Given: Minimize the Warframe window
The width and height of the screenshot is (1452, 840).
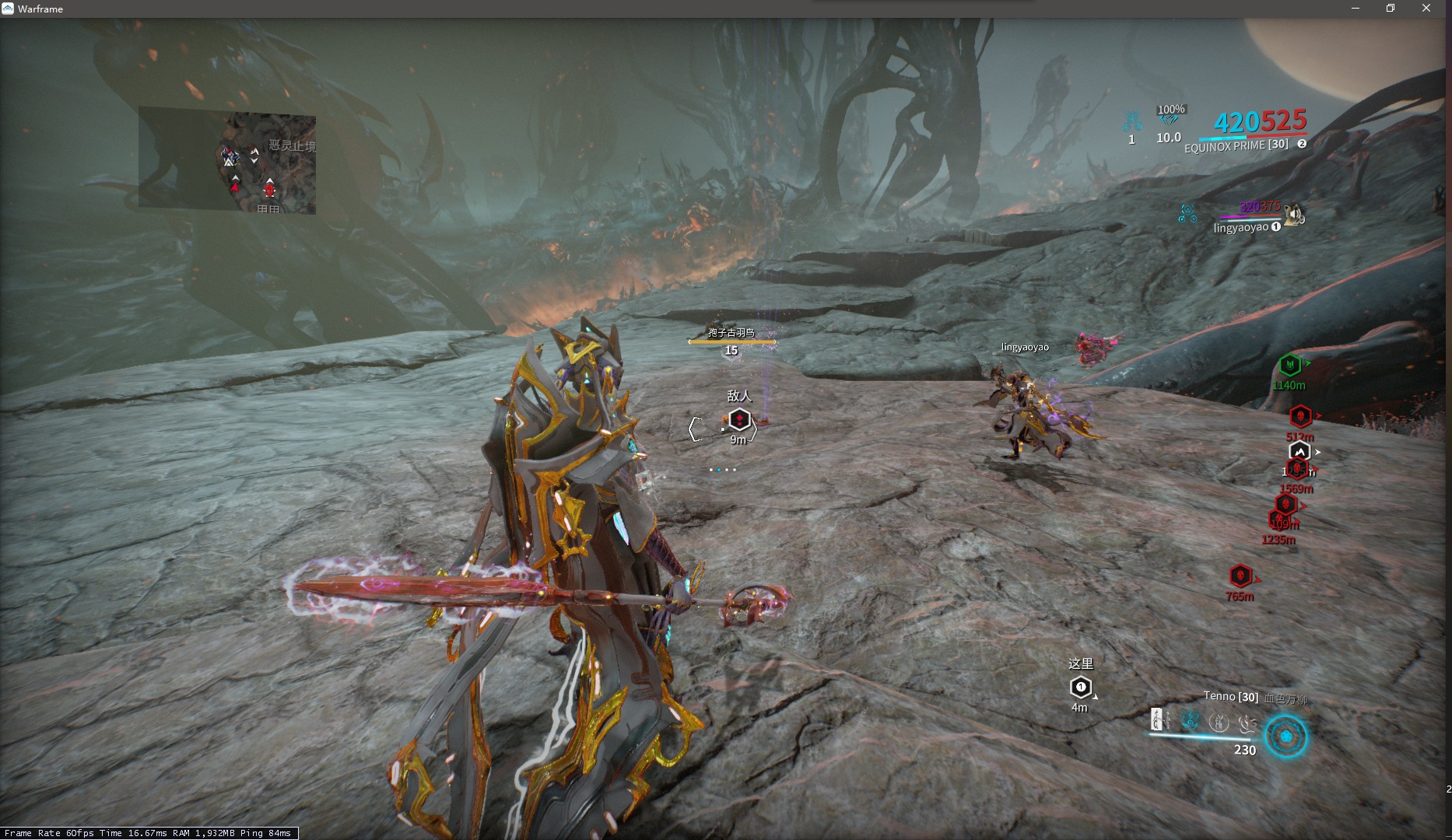Looking at the screenshot, I should [1355, 9].
